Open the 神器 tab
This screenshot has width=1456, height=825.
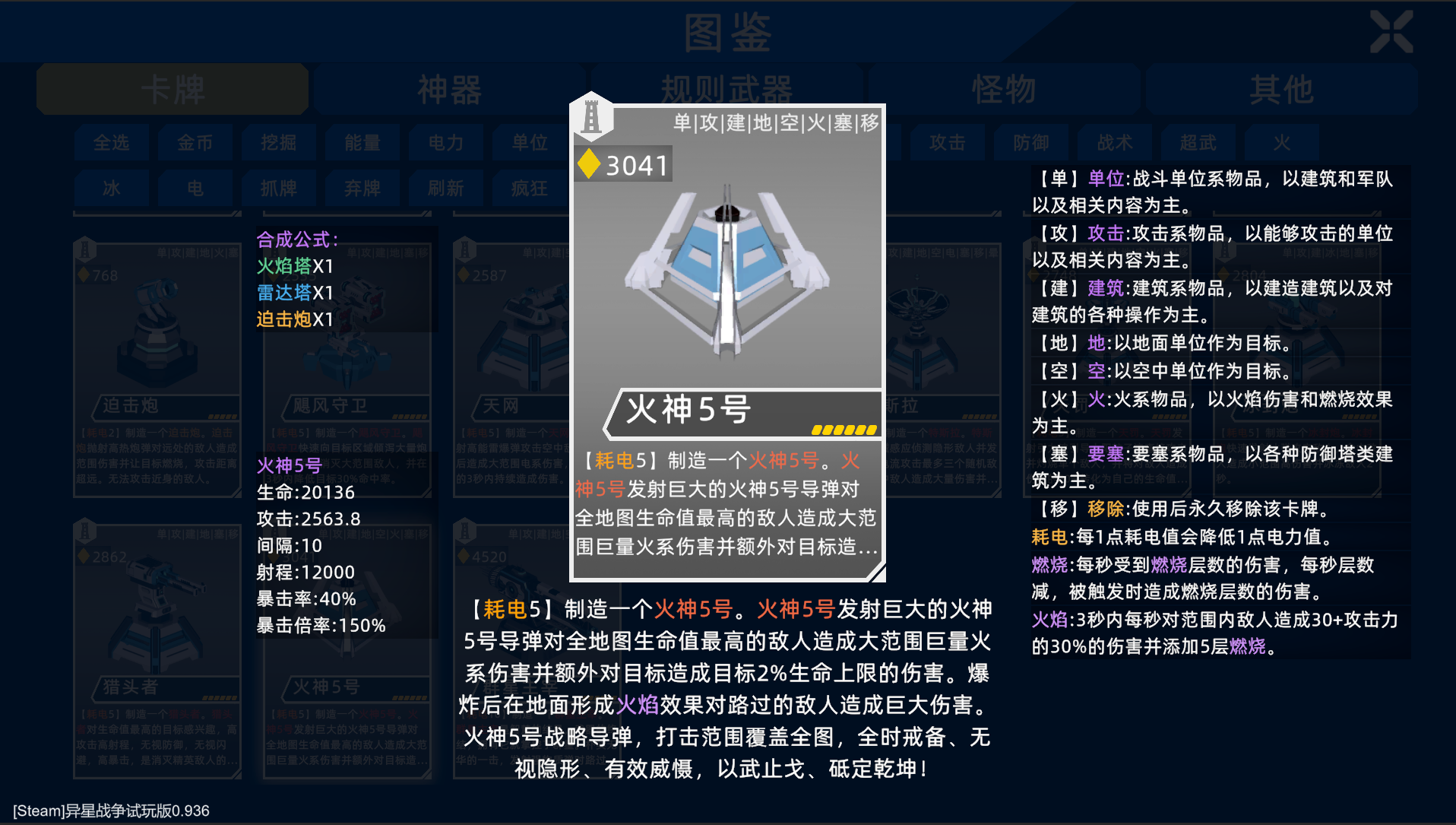pyautogui.click(x=448, y=88)
